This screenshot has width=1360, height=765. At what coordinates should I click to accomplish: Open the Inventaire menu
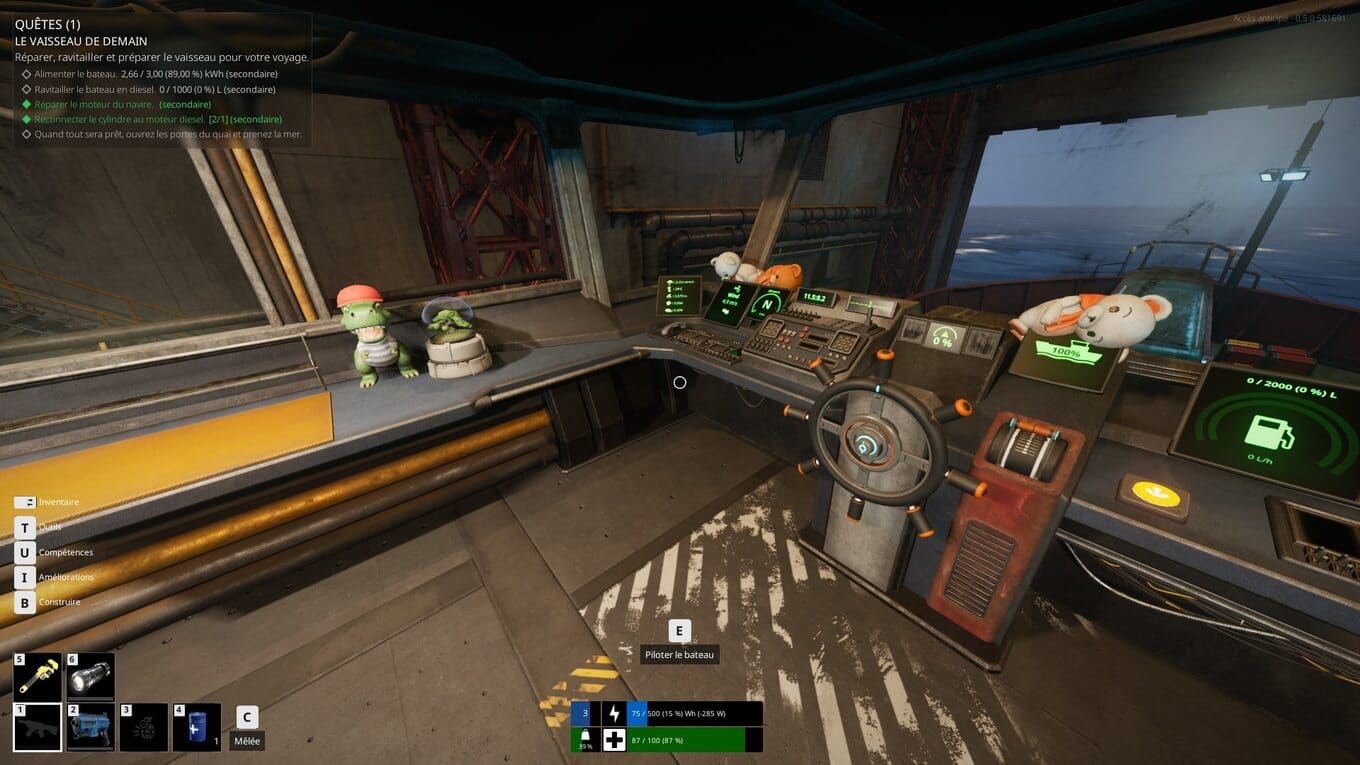58,502
